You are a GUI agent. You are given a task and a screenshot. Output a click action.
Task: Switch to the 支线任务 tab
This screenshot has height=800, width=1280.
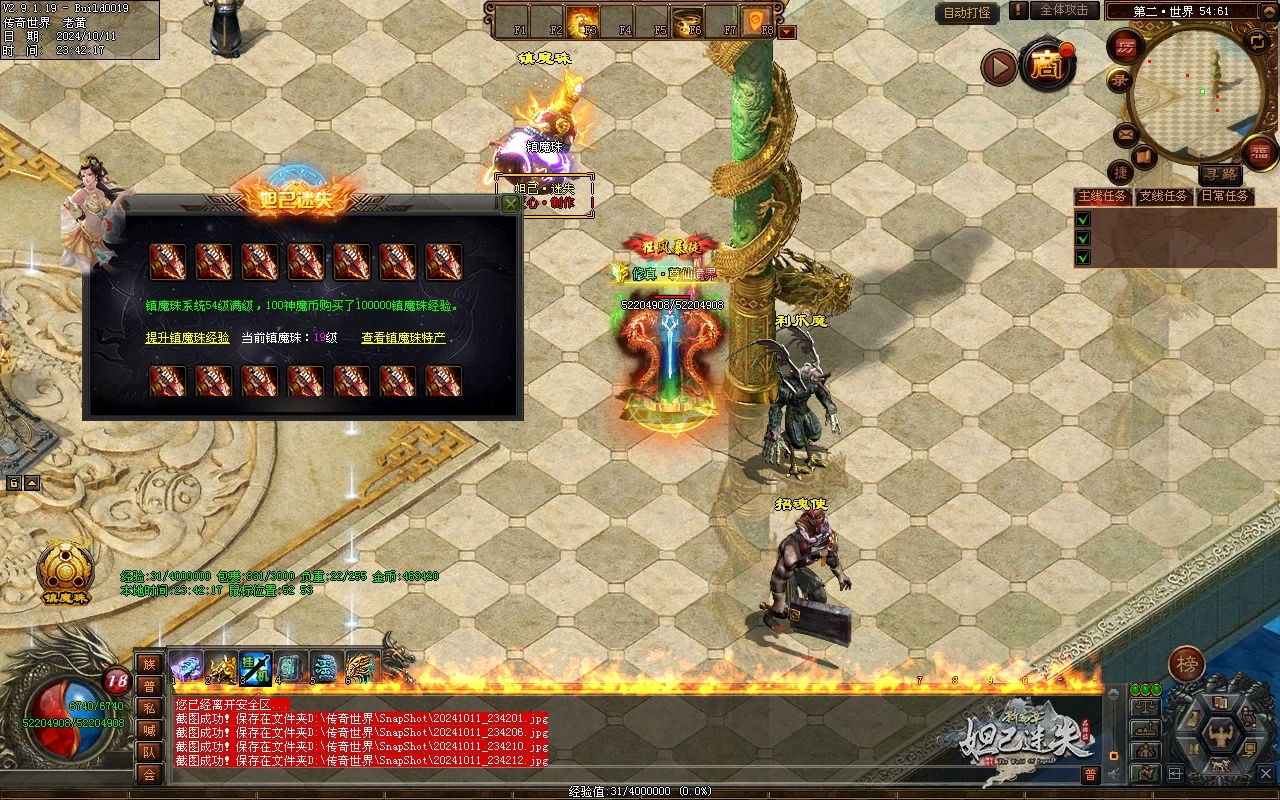tap(1164, 196)
